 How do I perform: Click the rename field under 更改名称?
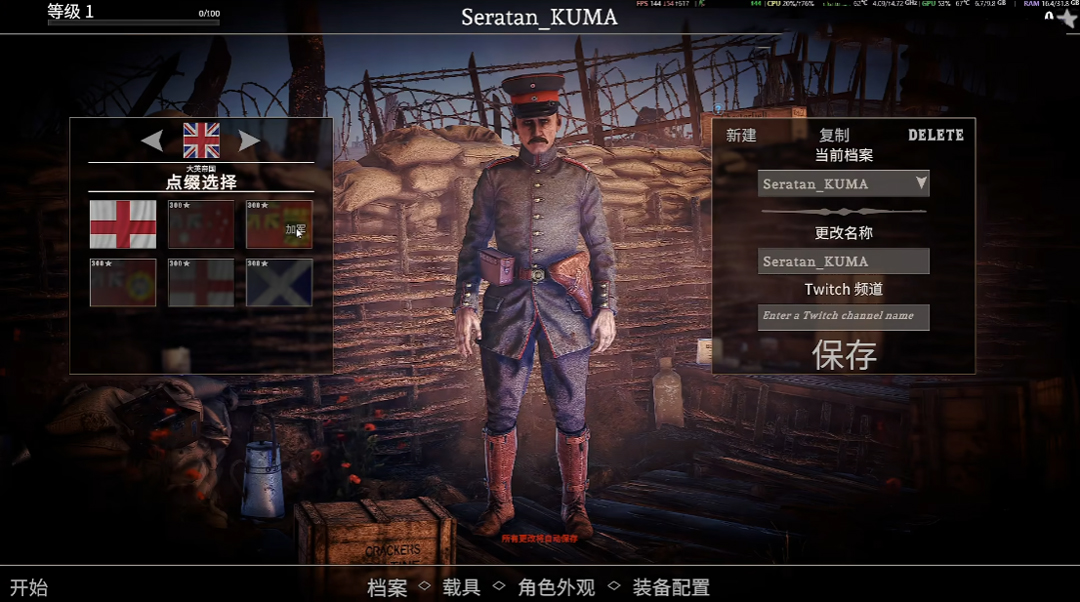843,261
